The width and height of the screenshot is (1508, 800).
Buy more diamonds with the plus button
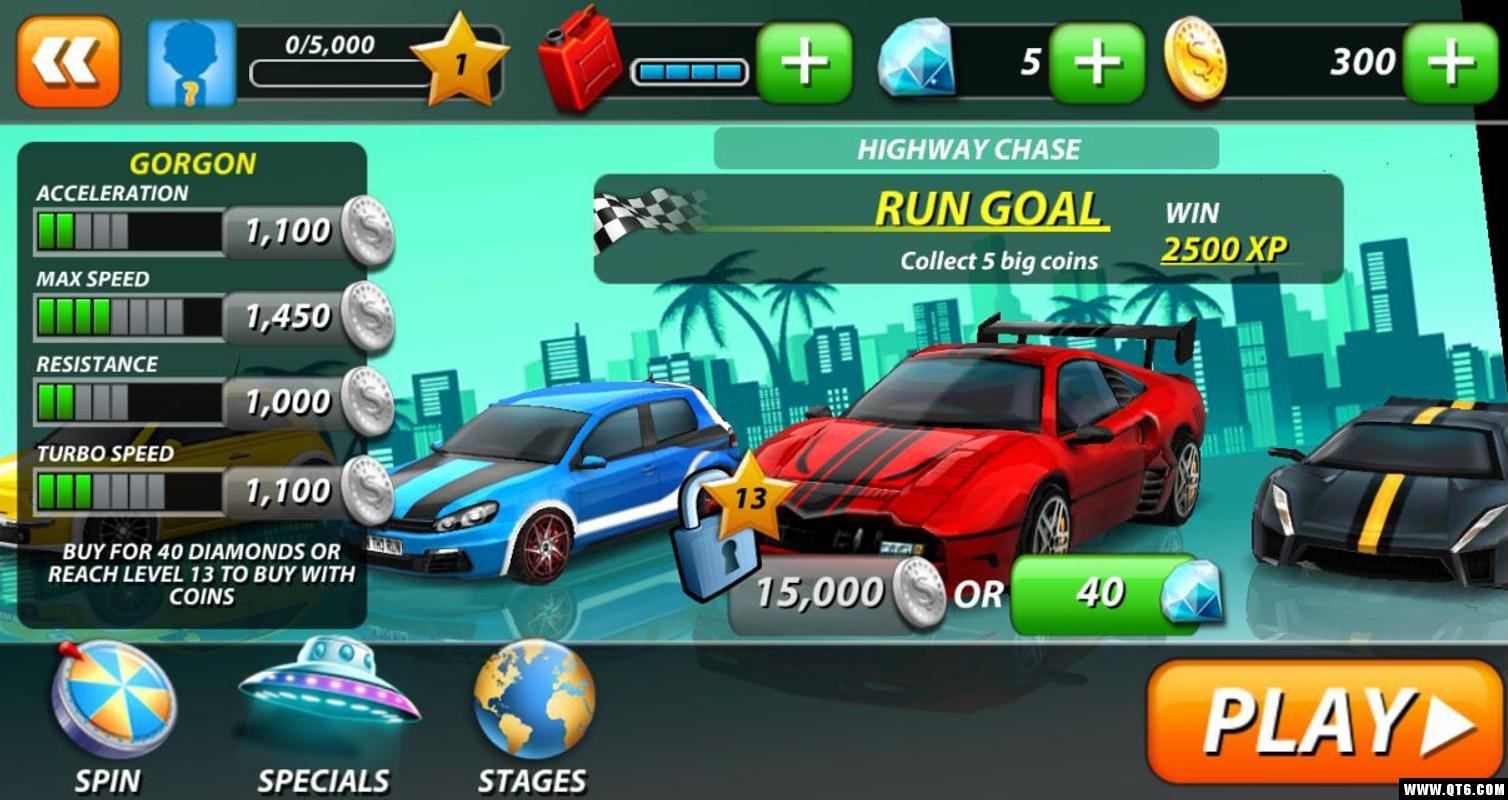tap(1096, 63)
